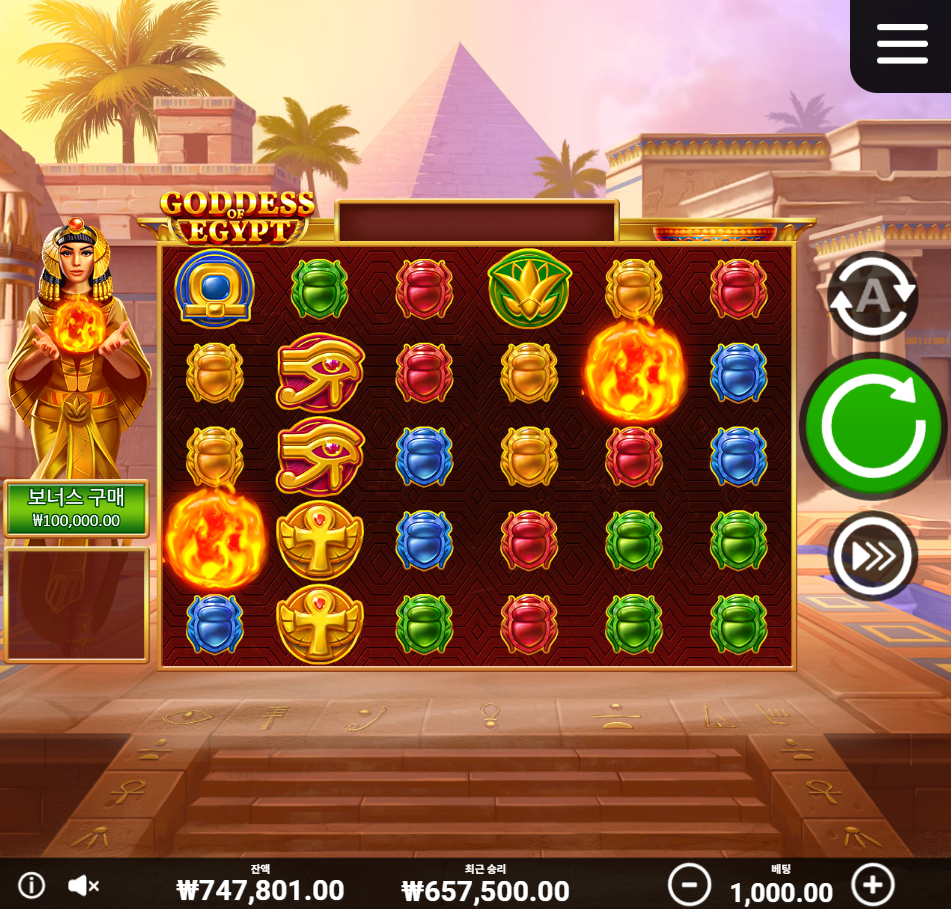This screenshot has height=909, width=951.
Task: Buy the bonus for ₩100,000.00
Action: pyautogui.click(x=76, y=509)
